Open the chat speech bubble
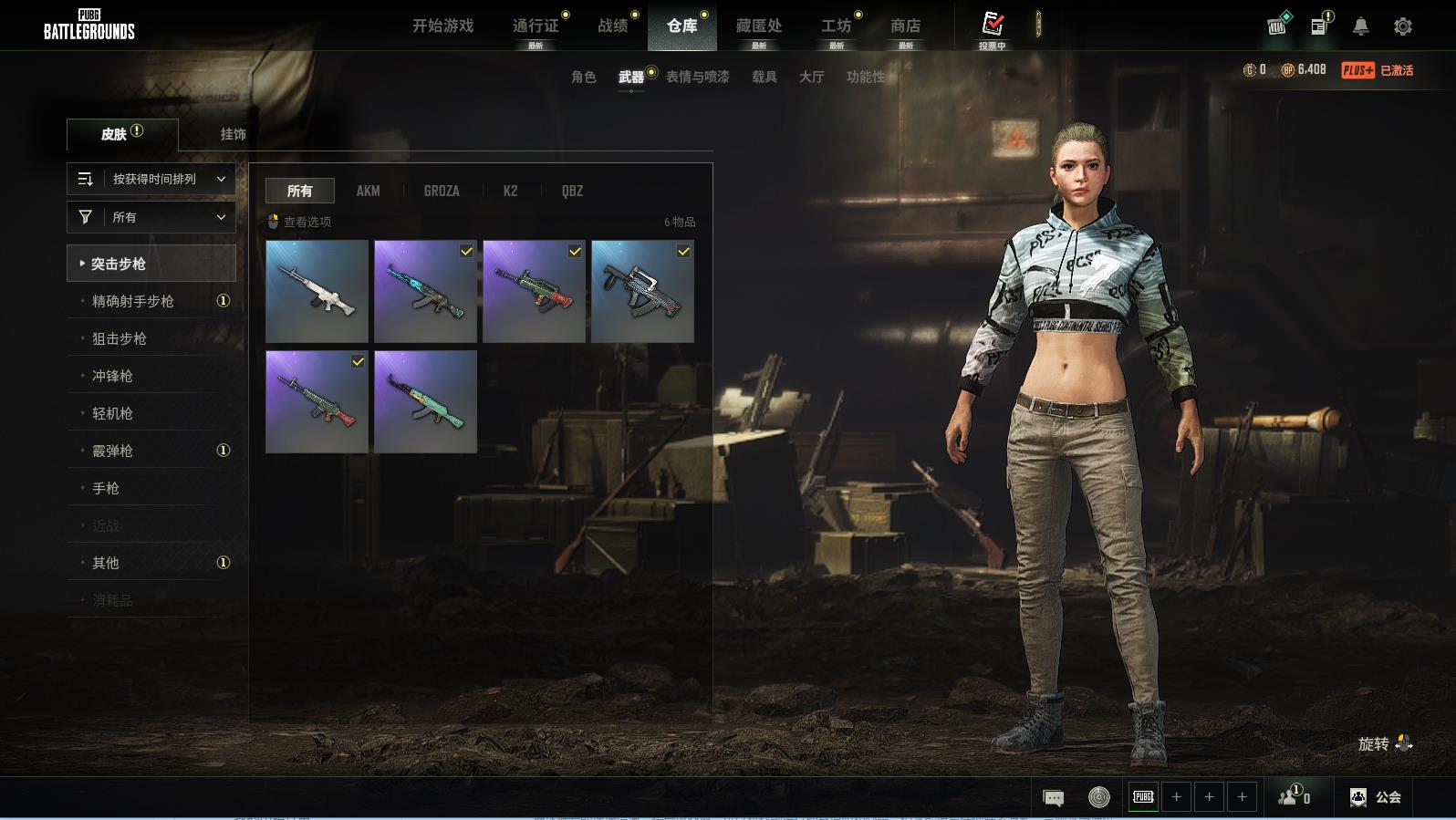The width and height of the screenshot is (1456, 820). [1053, 798]
